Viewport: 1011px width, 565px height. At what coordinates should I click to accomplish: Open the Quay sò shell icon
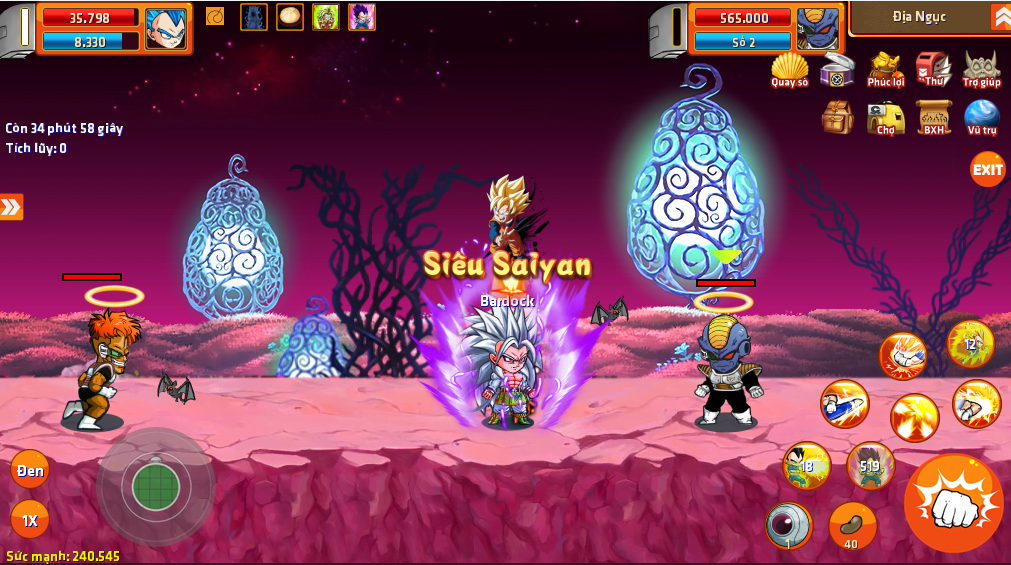(789, 69)
